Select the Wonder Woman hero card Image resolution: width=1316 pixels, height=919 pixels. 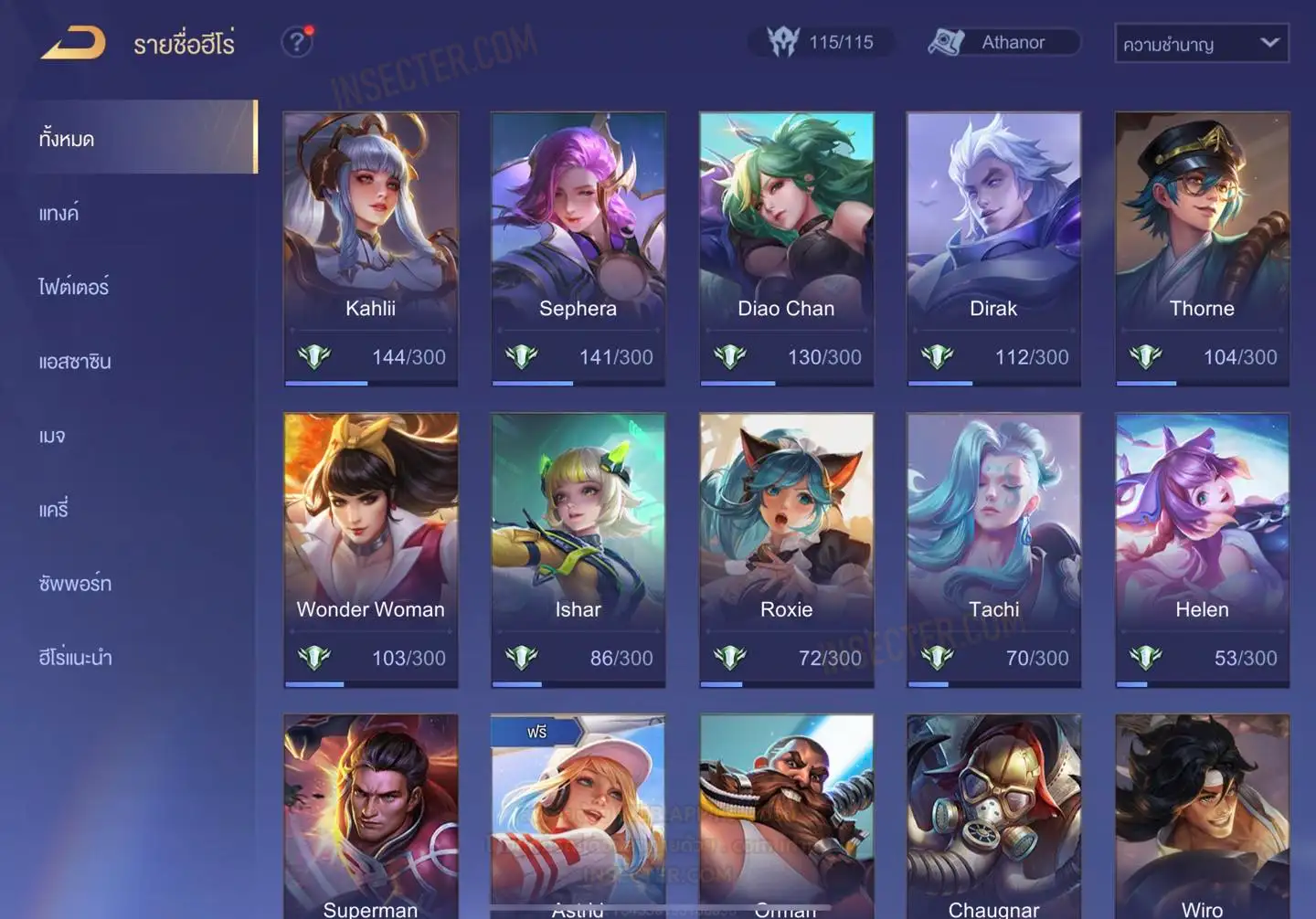[370, 549]
